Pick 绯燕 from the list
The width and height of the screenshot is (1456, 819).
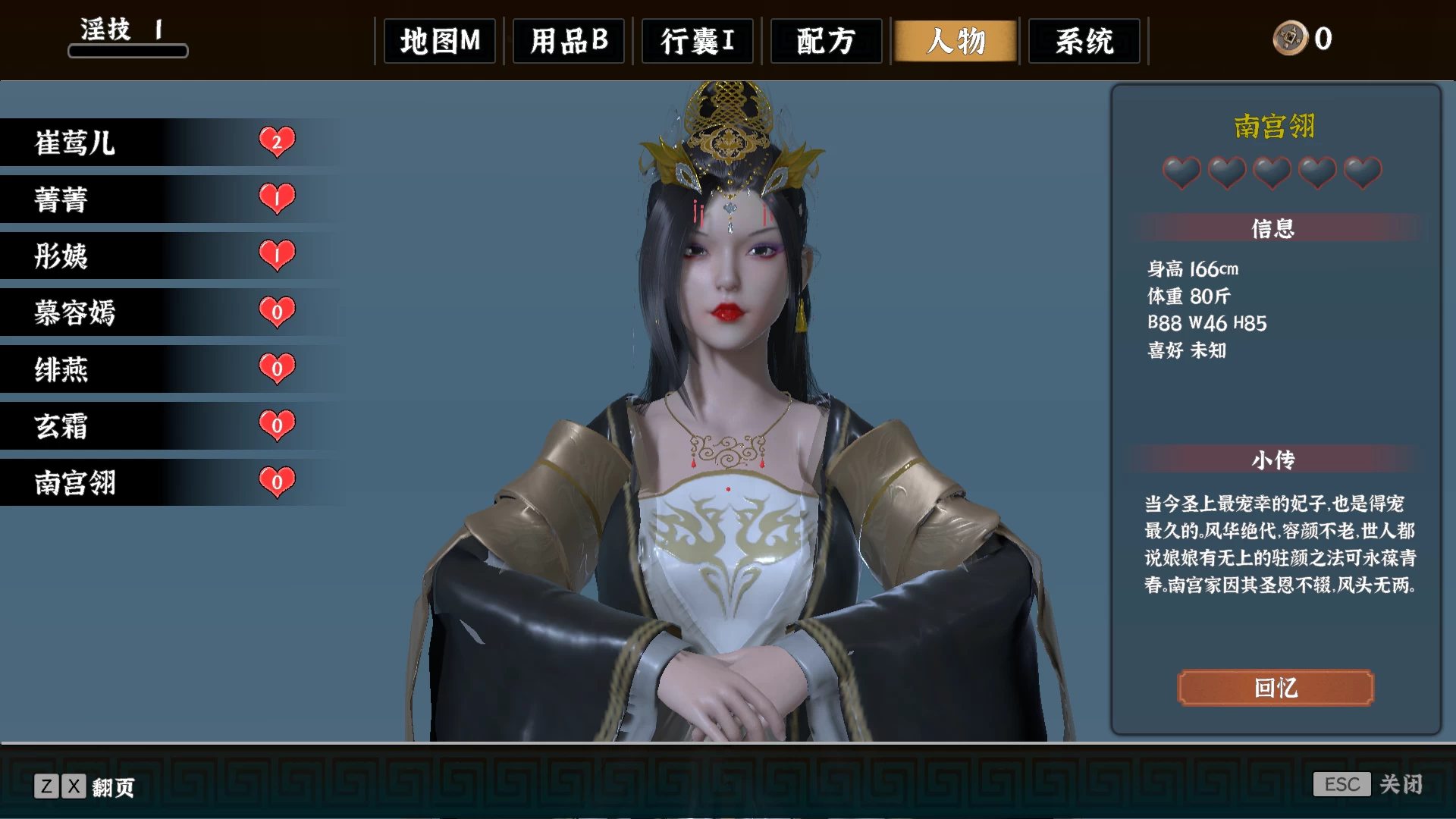(x=152, y=369)
